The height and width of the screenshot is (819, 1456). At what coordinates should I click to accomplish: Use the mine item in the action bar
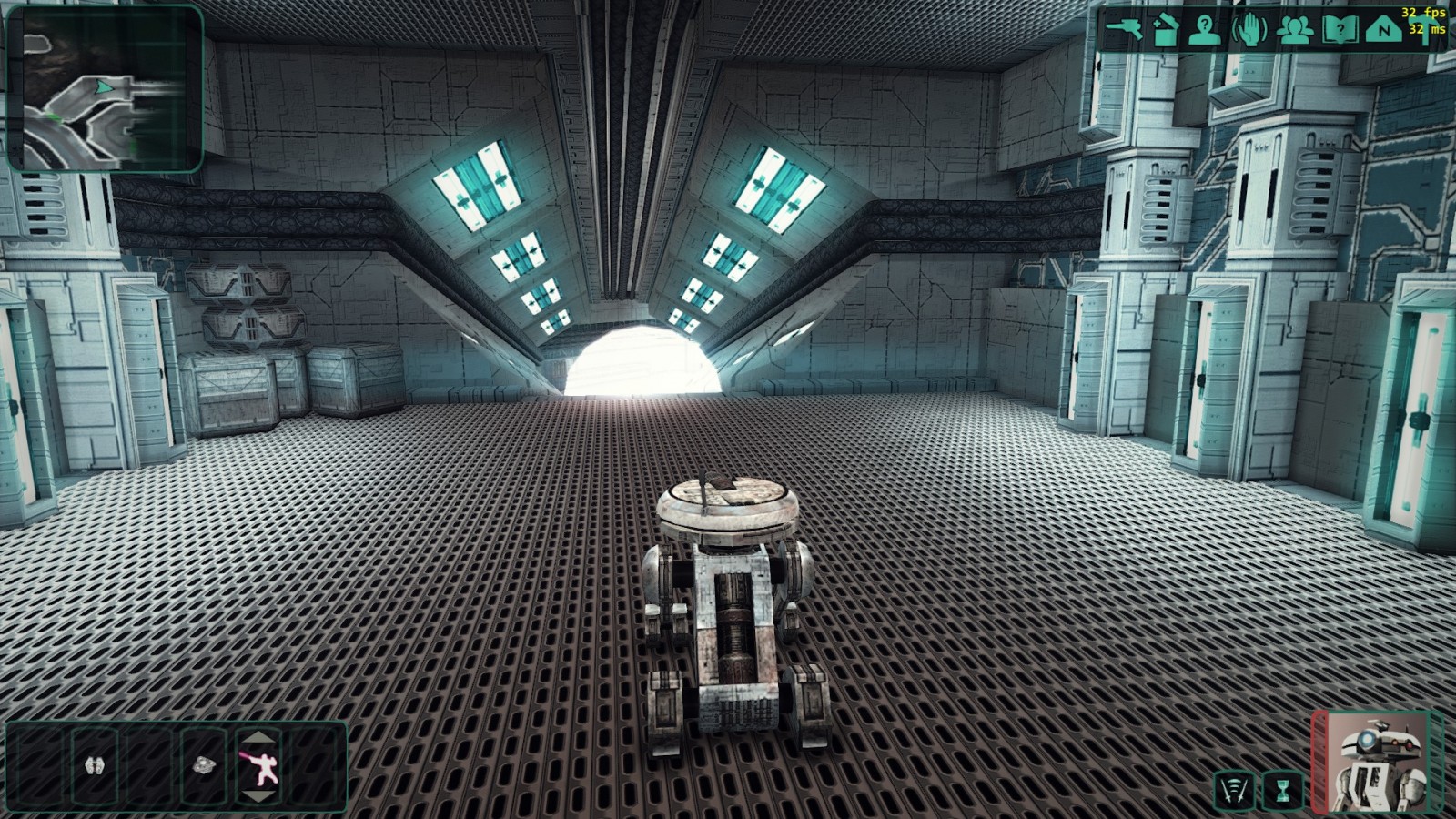tap(204, 765)
